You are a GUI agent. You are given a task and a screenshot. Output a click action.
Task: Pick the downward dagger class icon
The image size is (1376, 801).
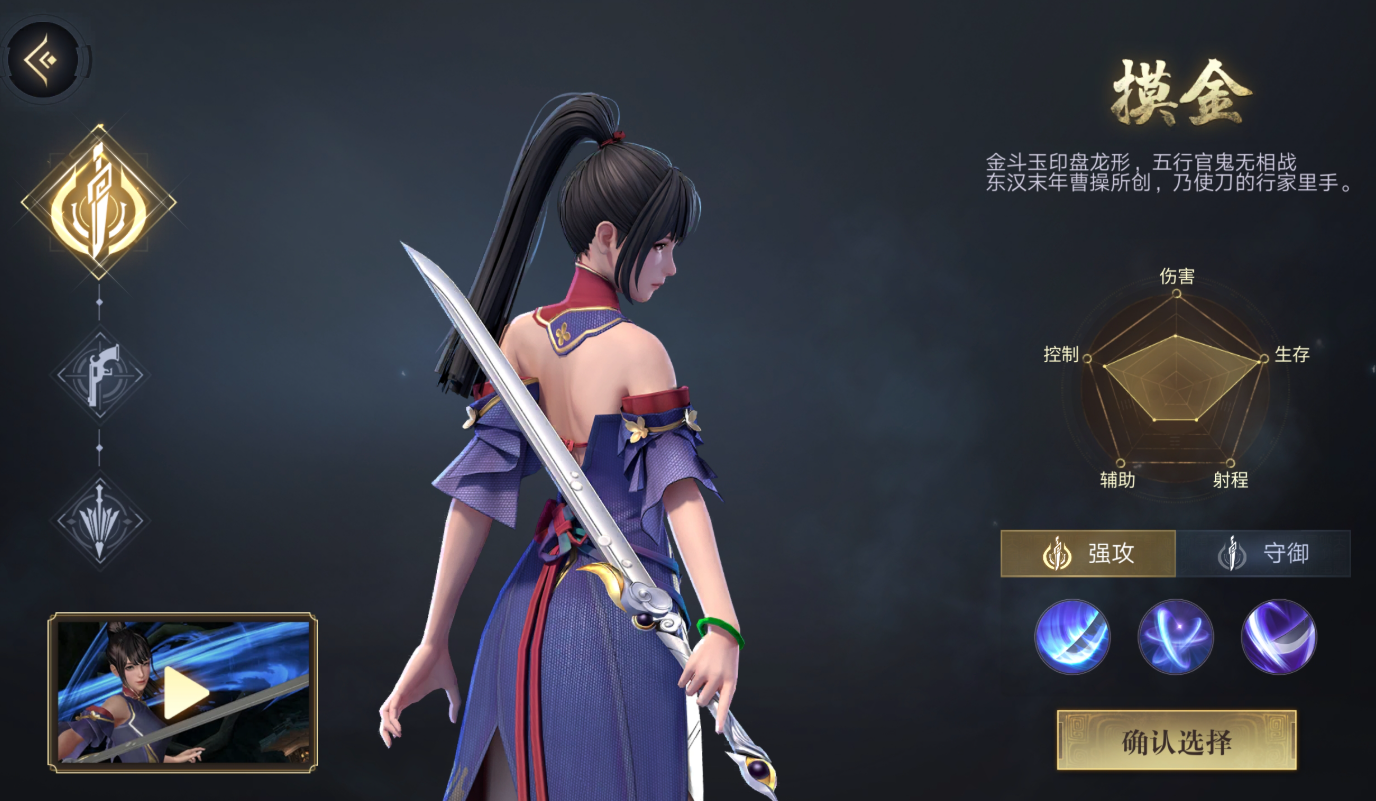coord(99,520)
